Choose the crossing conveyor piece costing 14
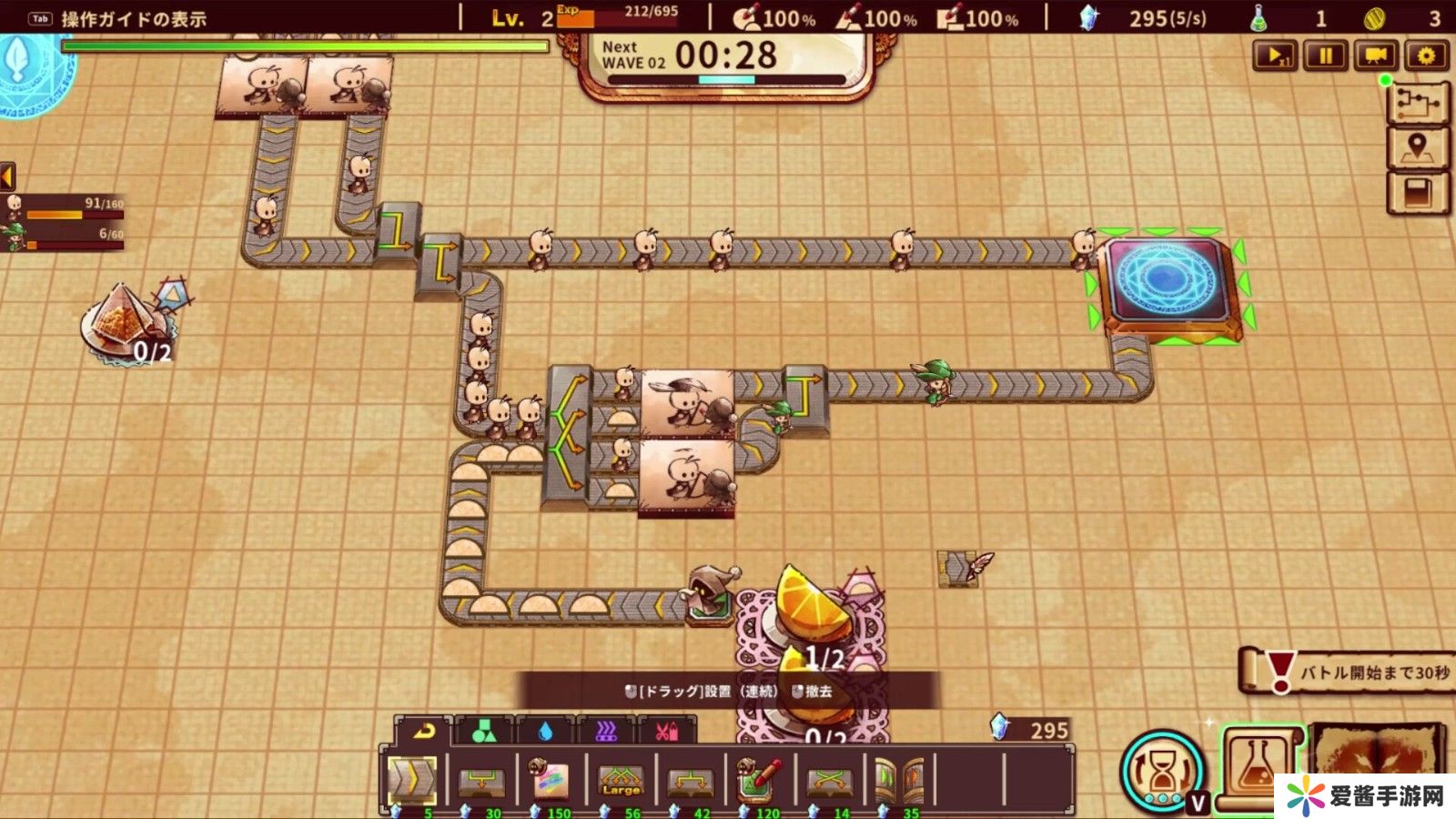The image size is (1456, 819). coord(829,779)
